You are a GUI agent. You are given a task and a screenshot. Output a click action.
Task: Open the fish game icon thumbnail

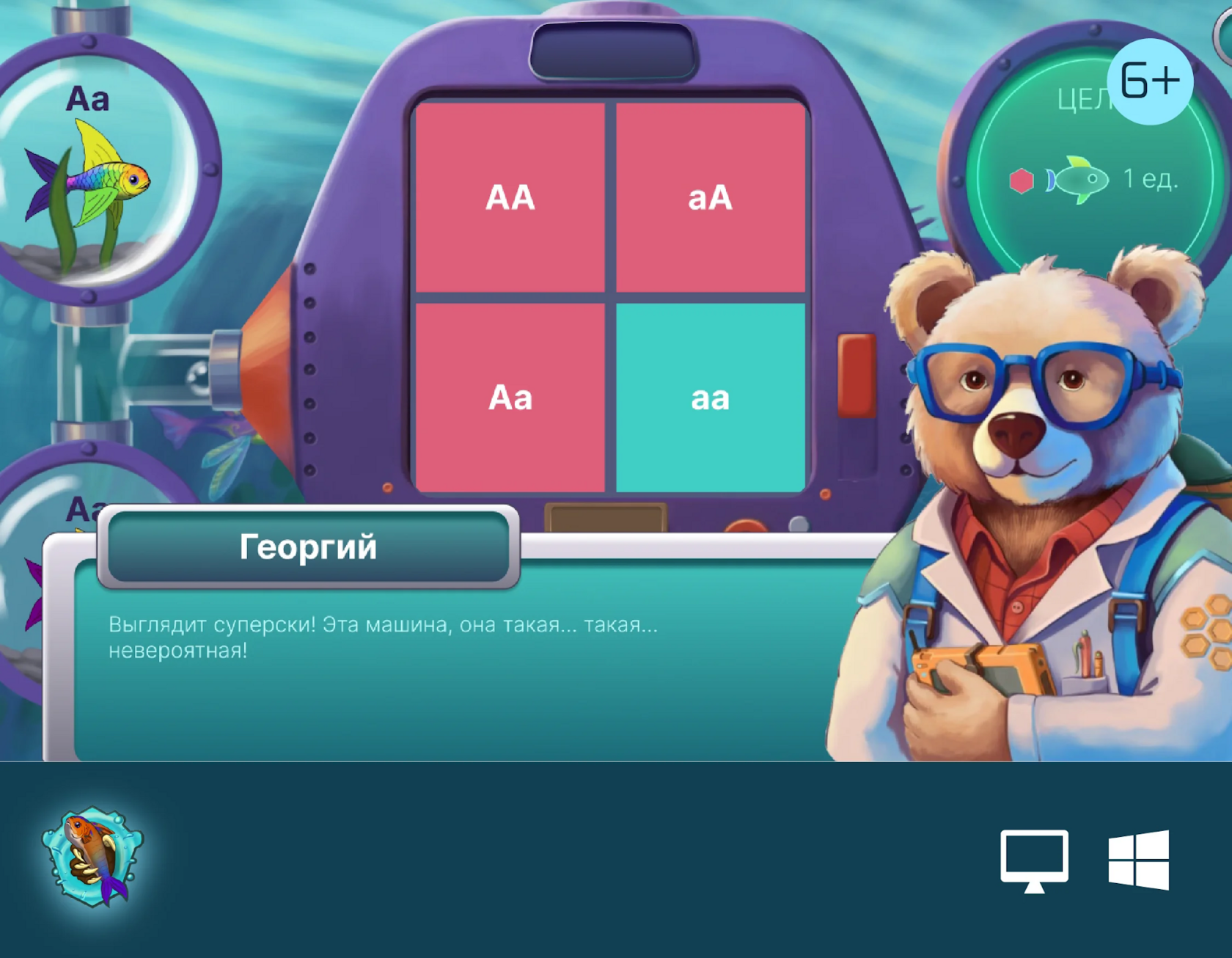[x=93, y=856]
